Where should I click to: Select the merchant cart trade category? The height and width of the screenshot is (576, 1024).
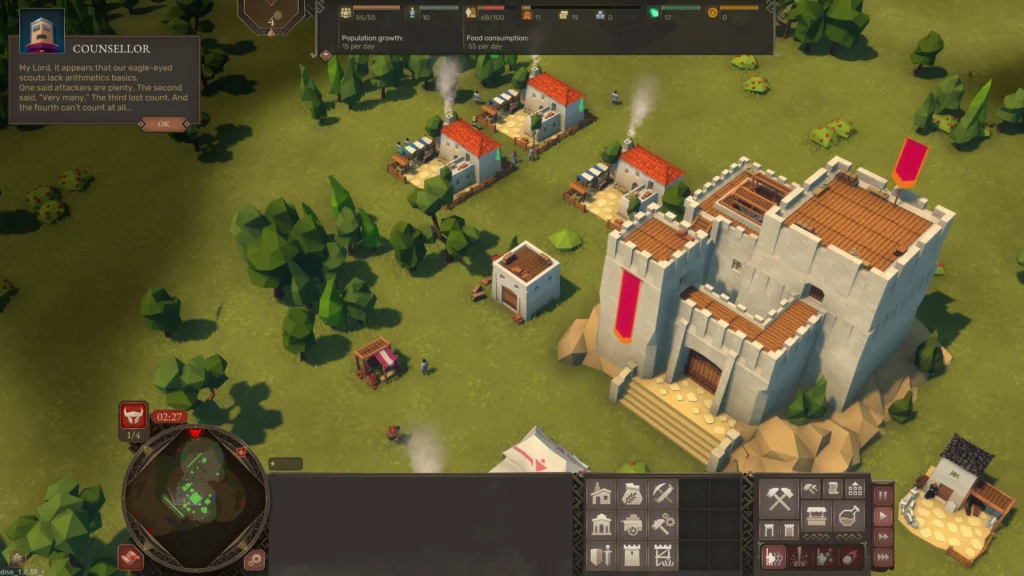point(633,525)
